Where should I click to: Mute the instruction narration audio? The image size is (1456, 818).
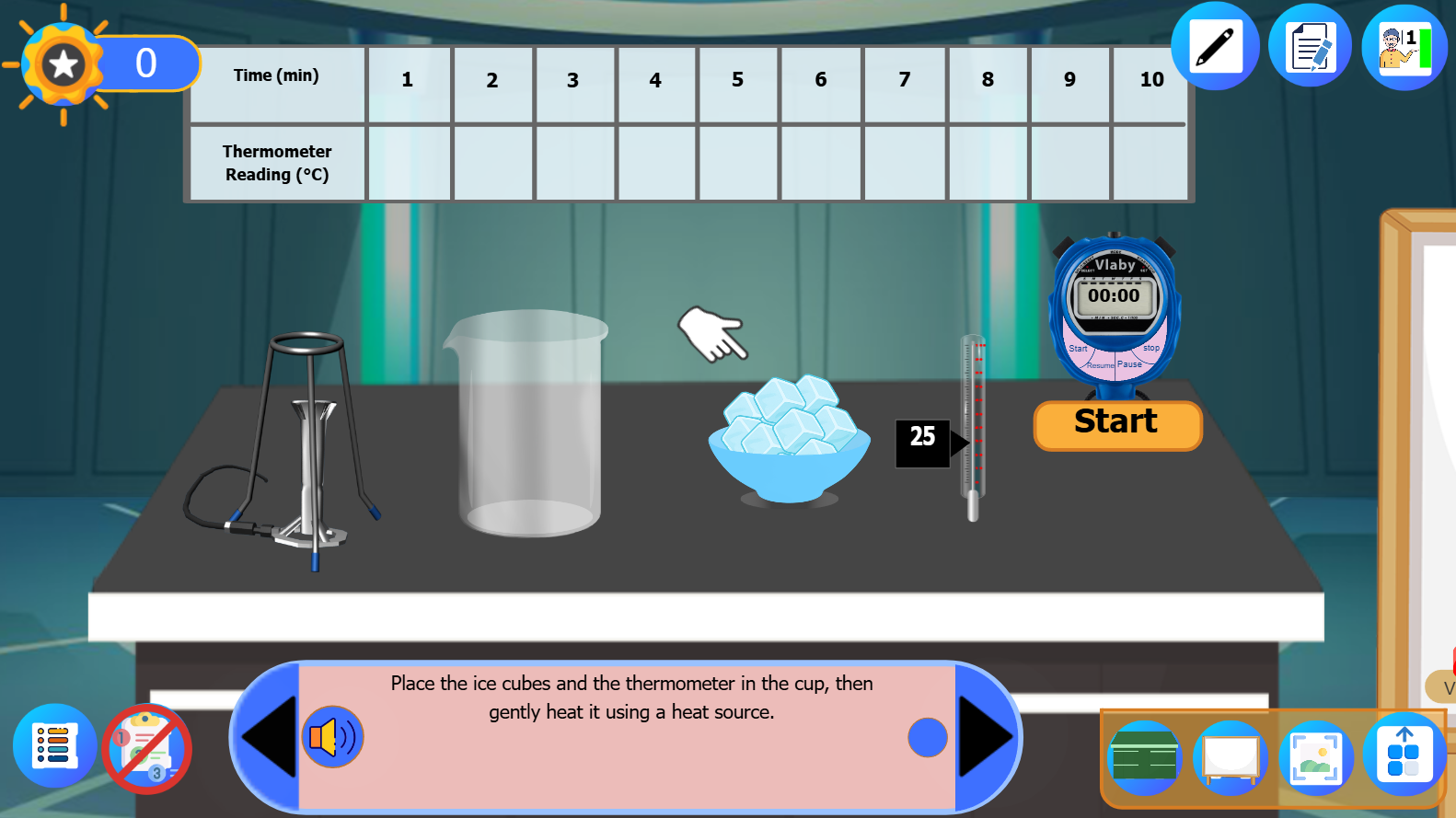pyautogui.click(x=333, y=737)
